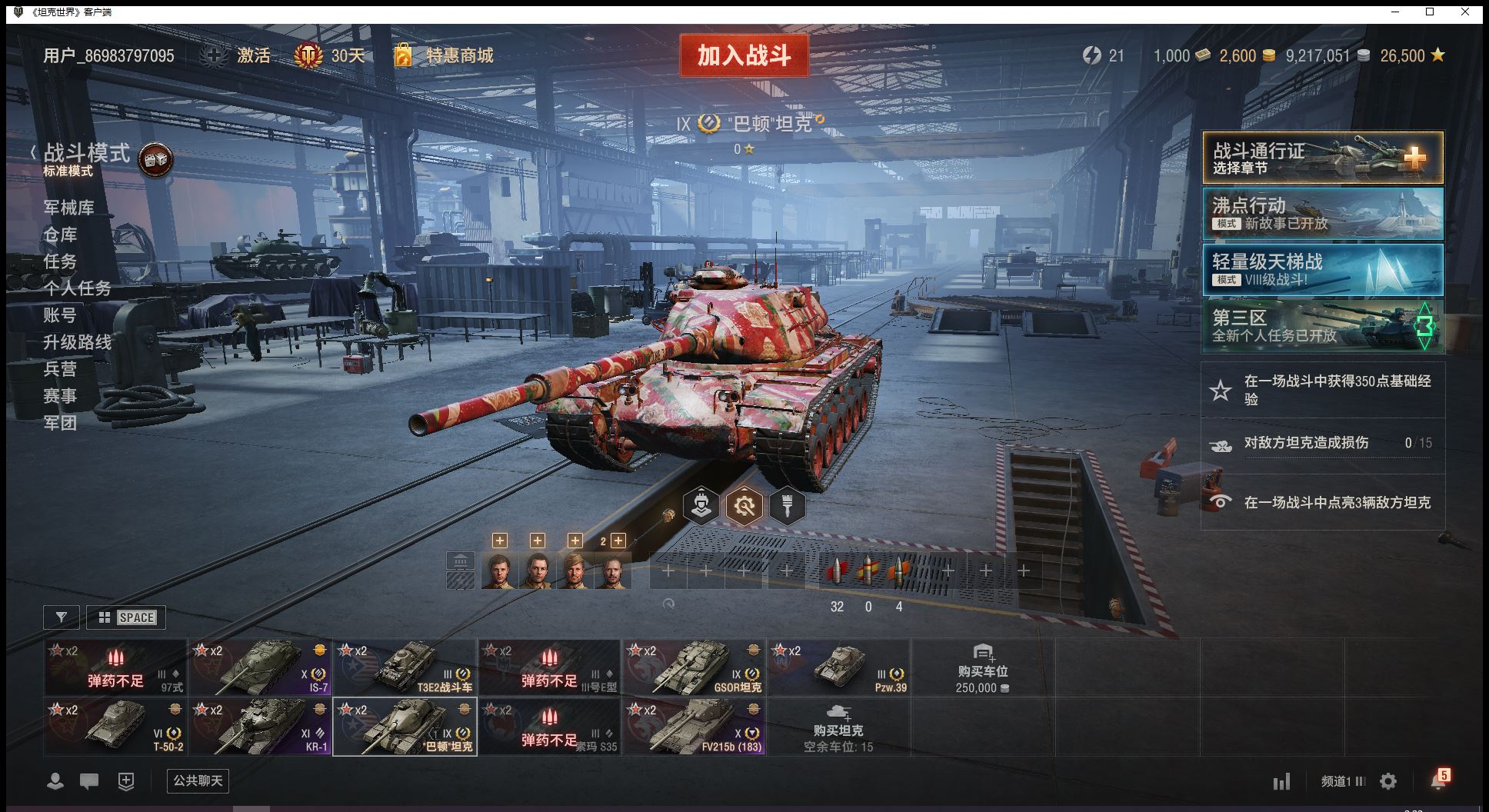The width and height of the screenshot is (1489, 812).
Task: Go to 升级路线 tech tree
Action: click(x=77, y=342)
